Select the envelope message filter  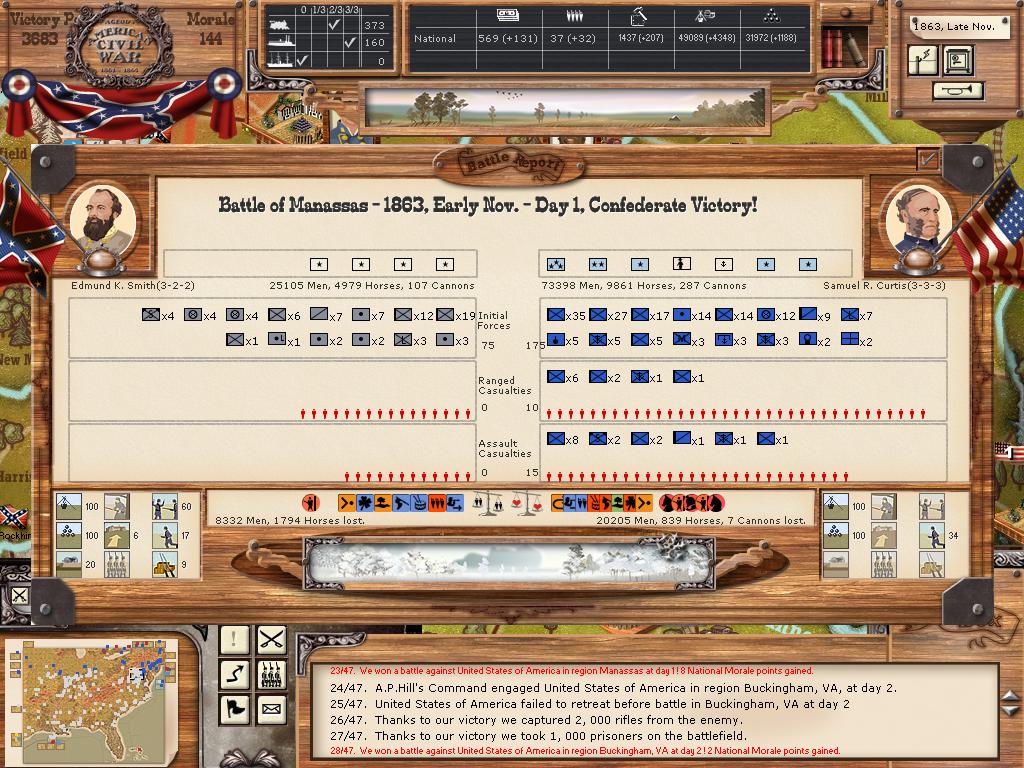(271, 709)
